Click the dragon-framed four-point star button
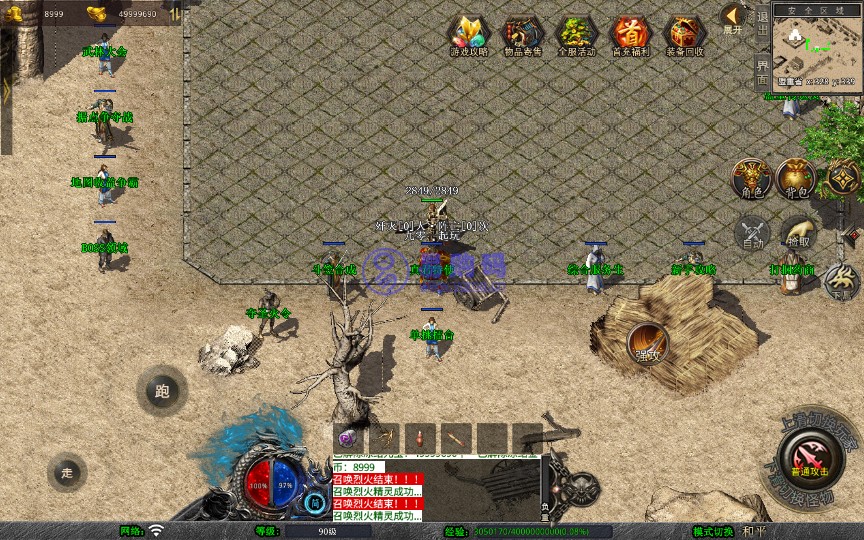The height and width of the screenshot is (540, 864). 843,179
